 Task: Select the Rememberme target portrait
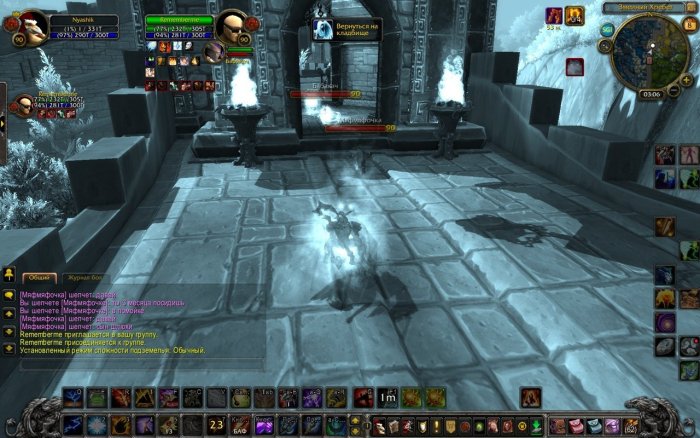(232, 26)
